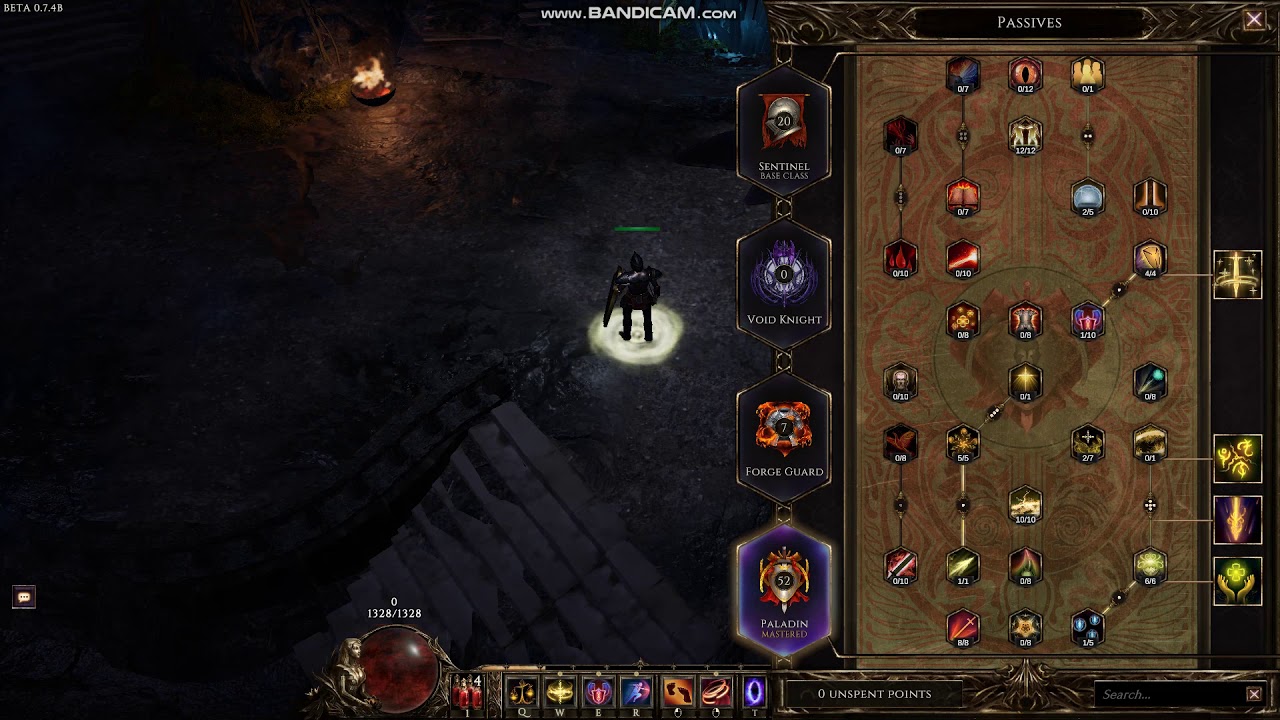Show the Forge Guard passive tree

784,433
